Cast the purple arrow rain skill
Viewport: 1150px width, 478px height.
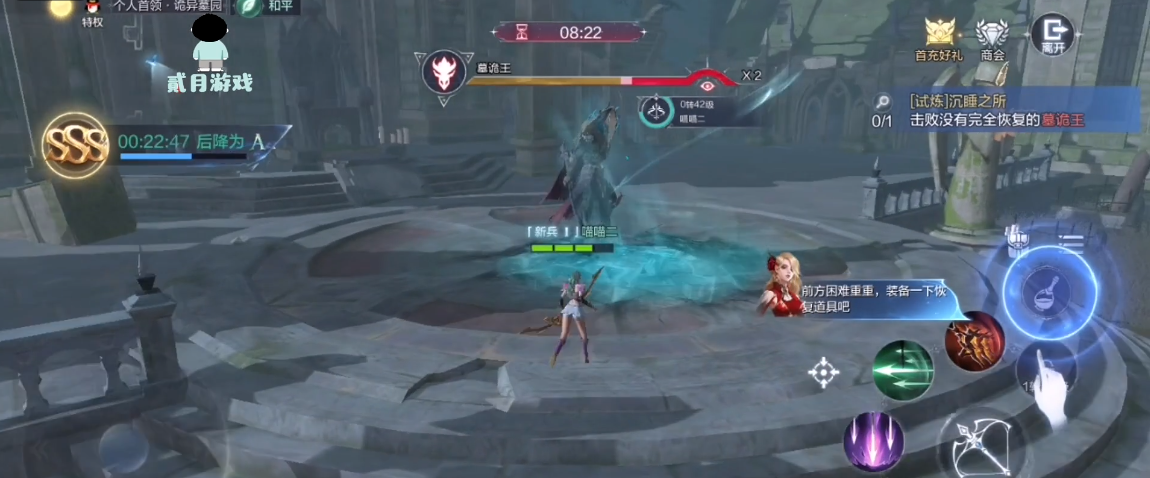click(873, 441)
